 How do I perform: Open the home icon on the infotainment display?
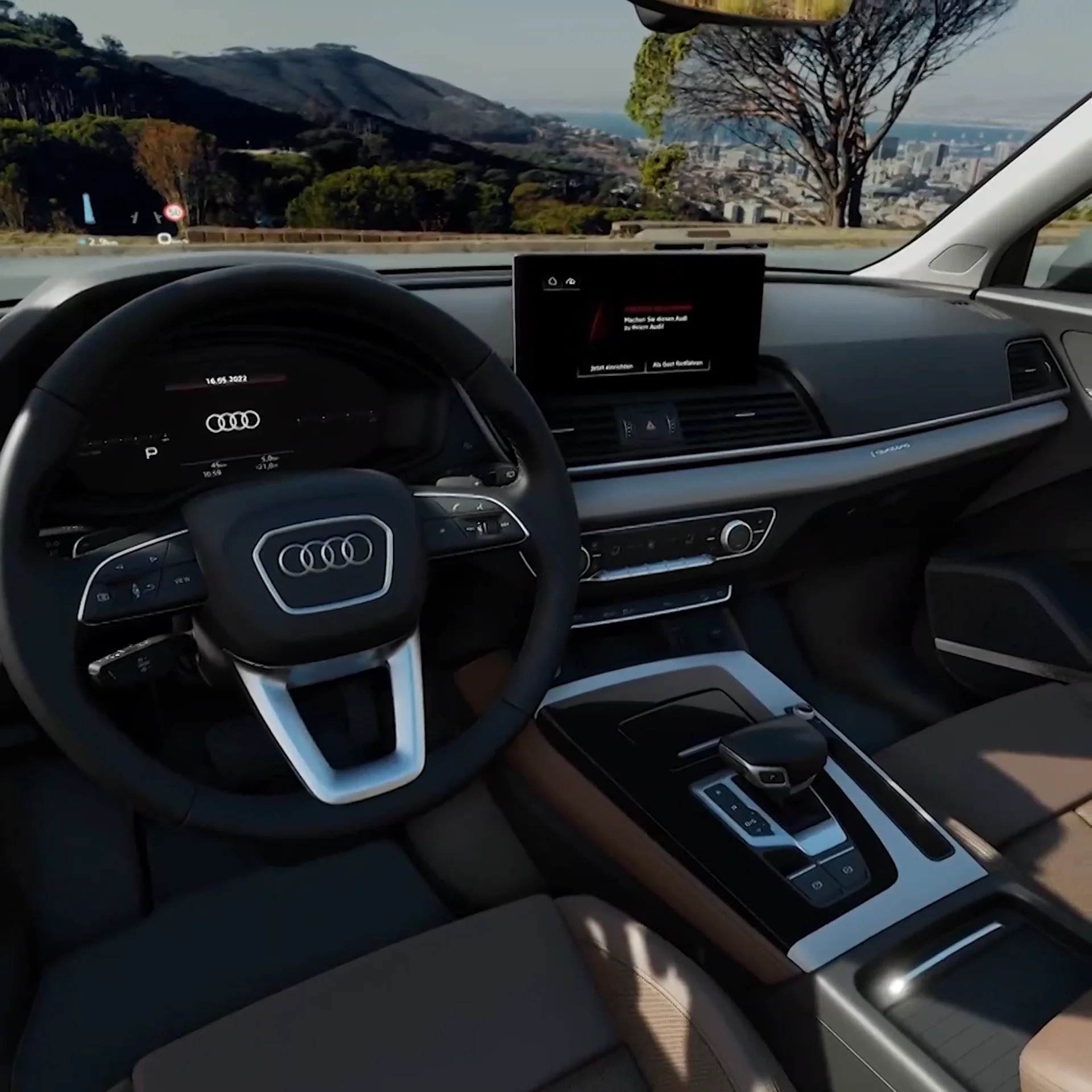(552, 282)
